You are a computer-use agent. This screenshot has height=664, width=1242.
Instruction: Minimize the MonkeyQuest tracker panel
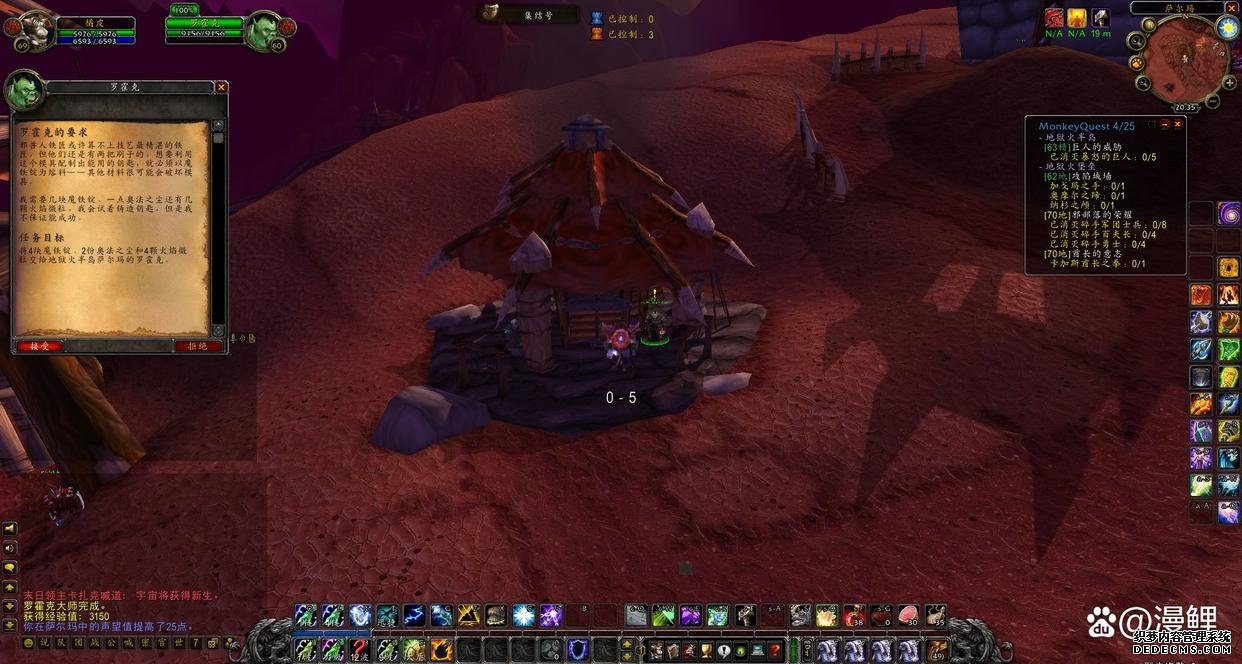click(1165, 125)
